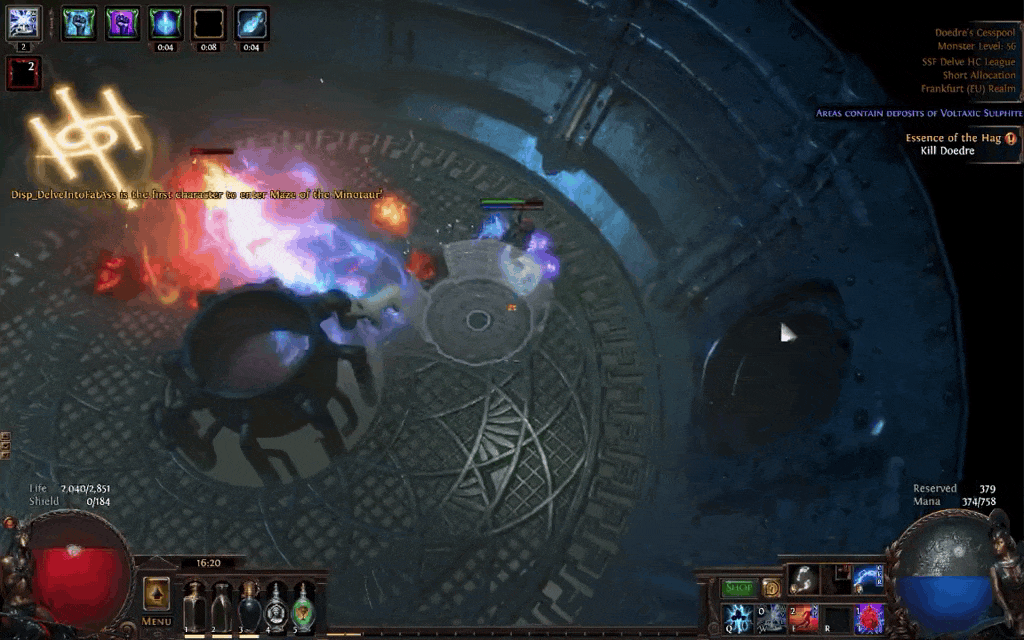Viewport: 1024px width, 640px height.
Task: Click the blue comet buff icon
Action: 251,23
